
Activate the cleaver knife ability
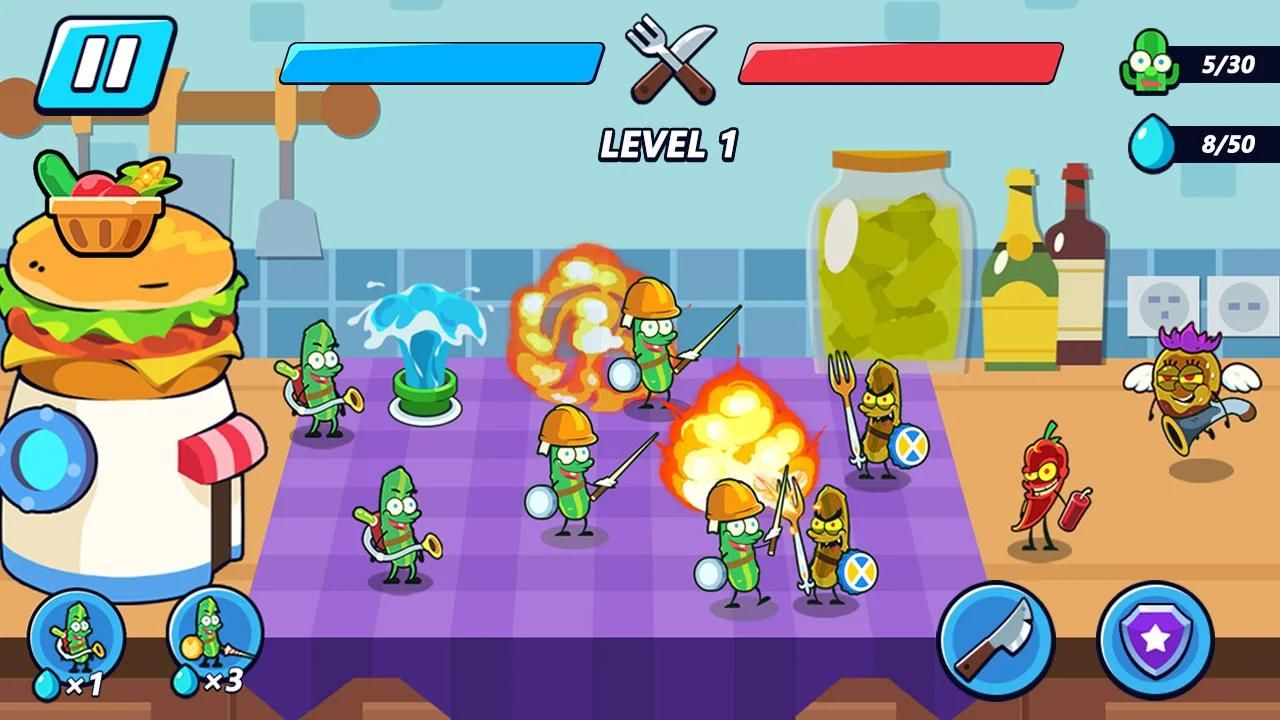(x=995, y=640)
